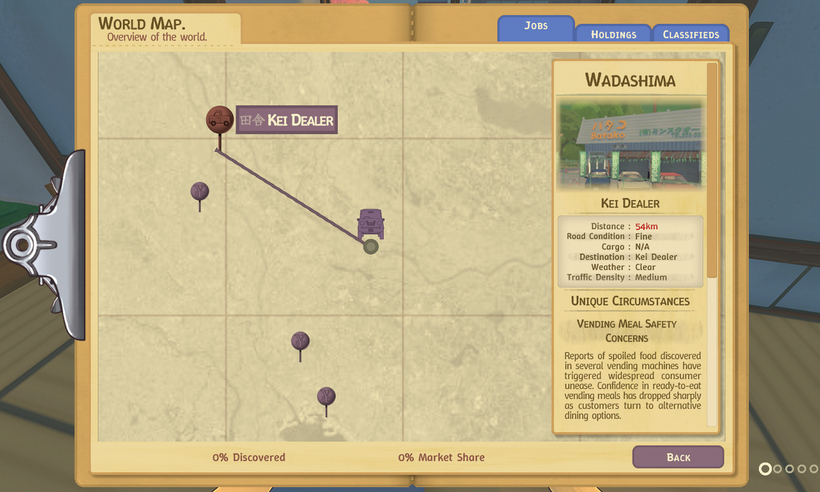This screenshot has width=820, height=492.
Task: Show the Classifieds tab
Action: (x=690, y=34)
